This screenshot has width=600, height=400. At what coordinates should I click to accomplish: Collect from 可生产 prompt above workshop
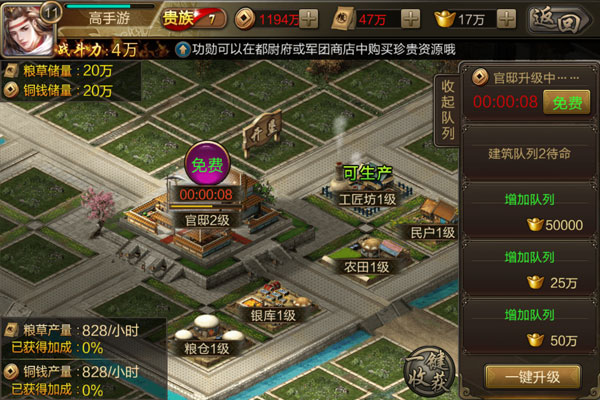point(364,172)
